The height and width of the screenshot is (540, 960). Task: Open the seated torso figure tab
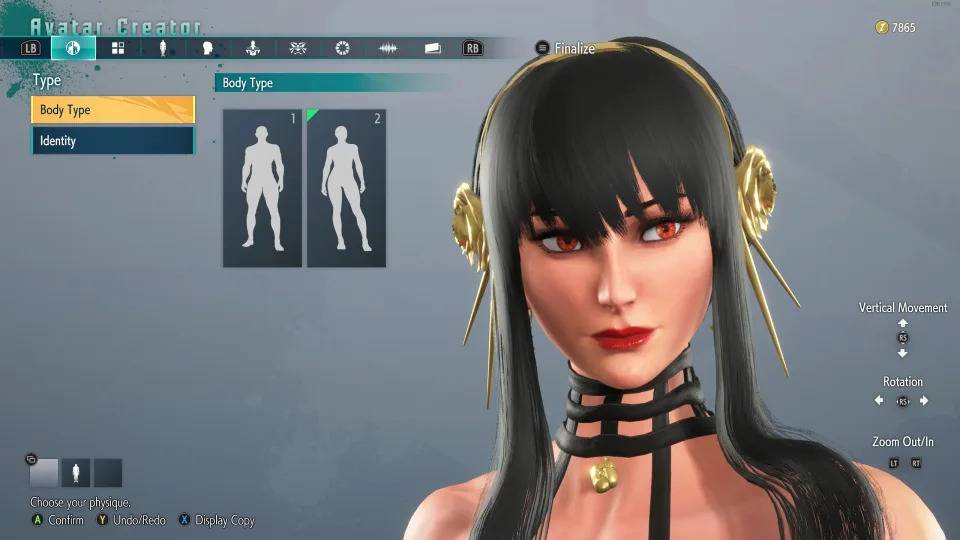coord(253,48)
